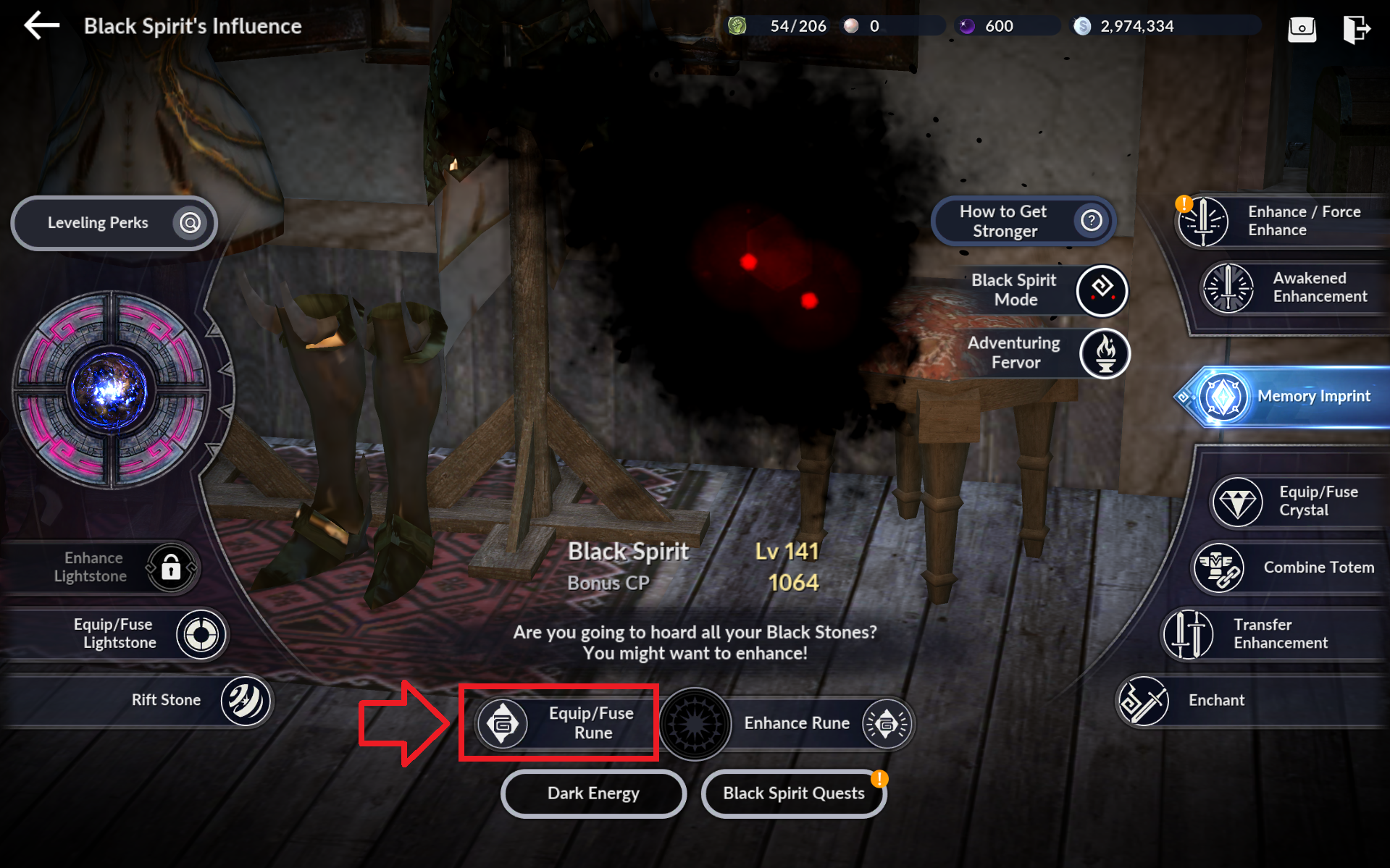The width and height of the screenshot is (1390, 868).
Task: View Black Spirit Quests
Action: pyautogui.click(x=794, y=793)
